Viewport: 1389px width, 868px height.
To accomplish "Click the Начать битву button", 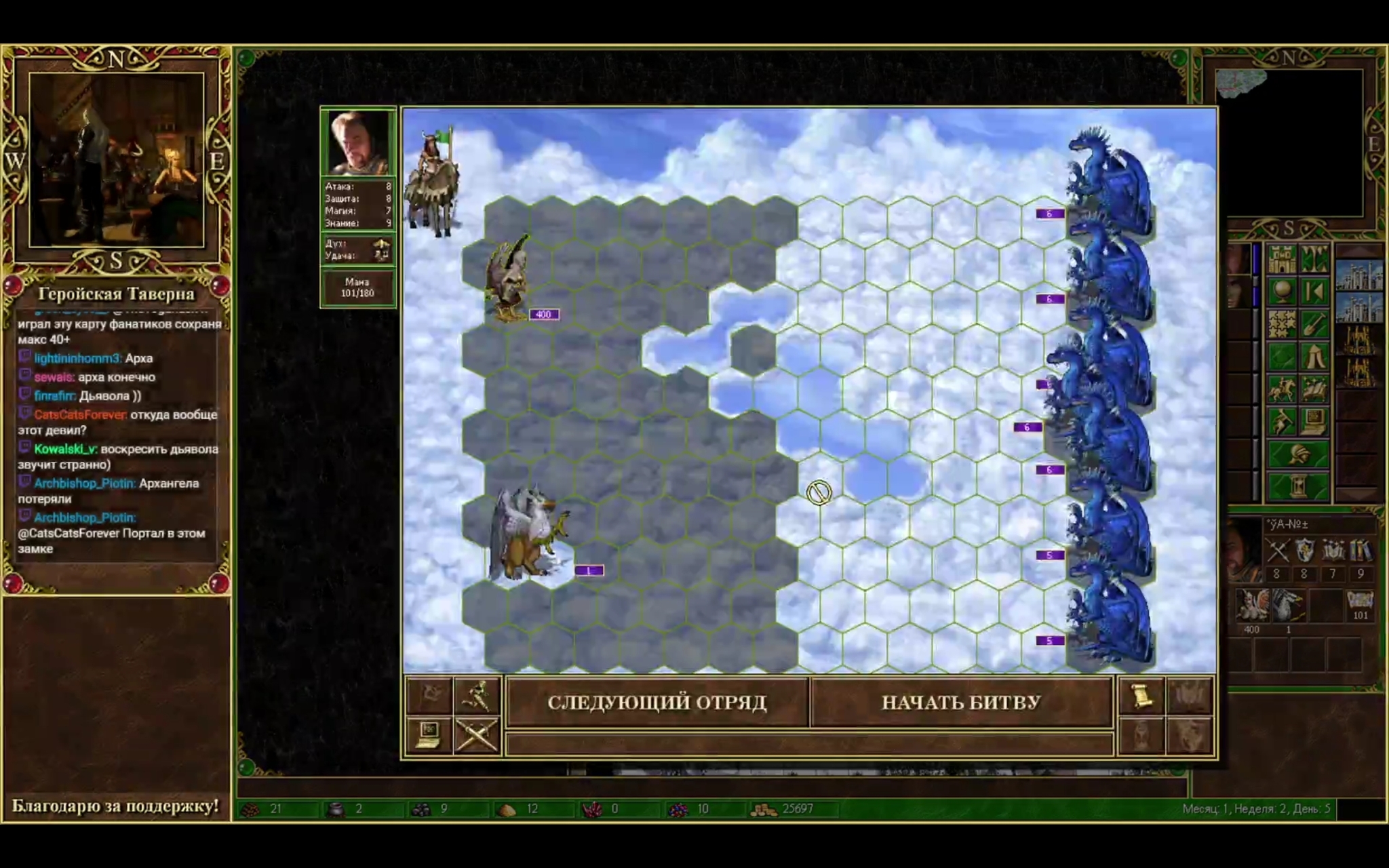I will coord(960,703).
